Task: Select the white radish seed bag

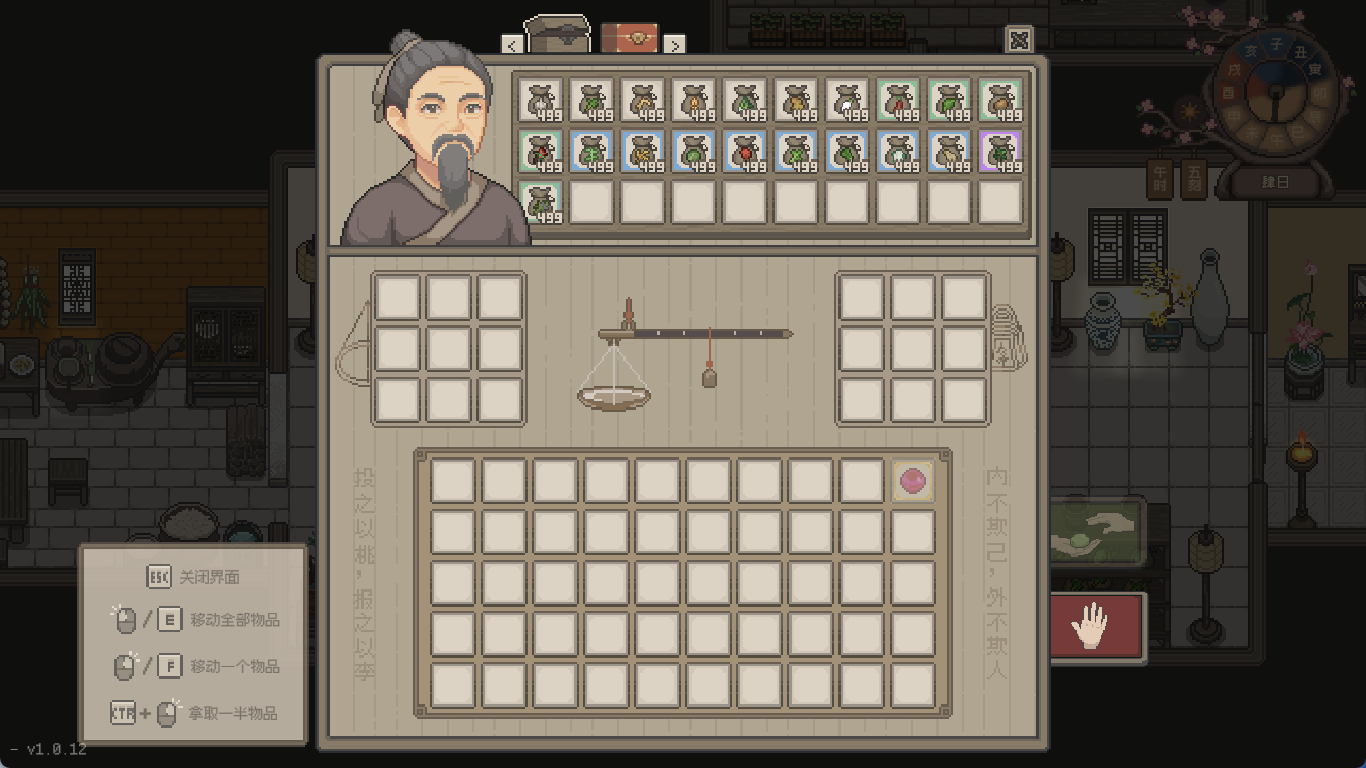Action: pyautogui.click(x=847, y=100)
